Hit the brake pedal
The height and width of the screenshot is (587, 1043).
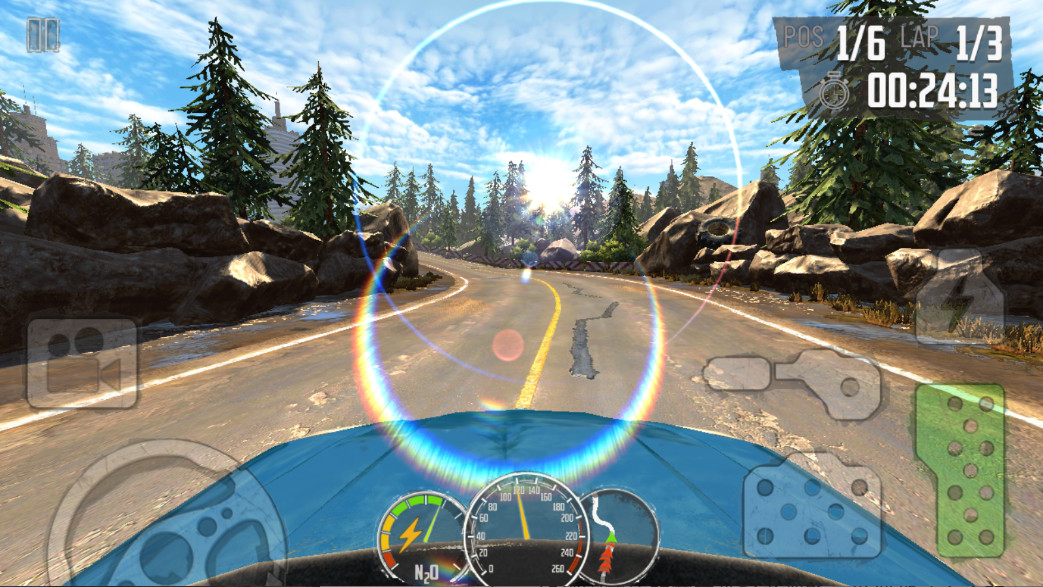click(x=812, y=506)
